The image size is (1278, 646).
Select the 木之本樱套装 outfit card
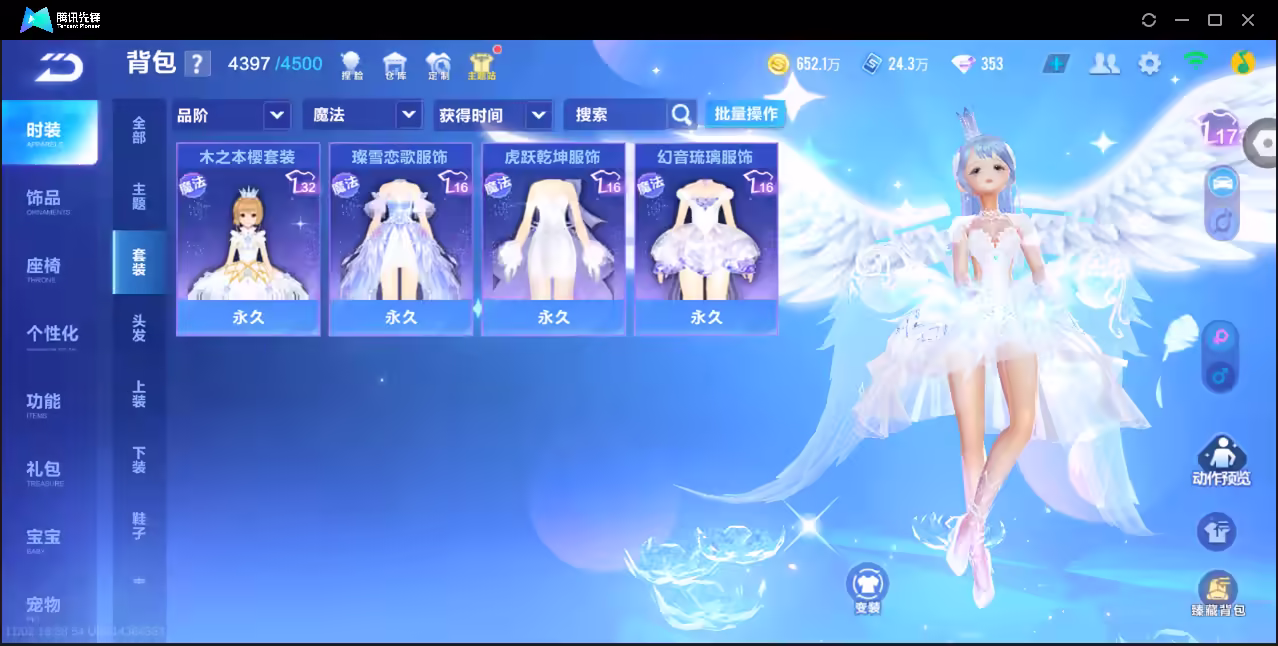pos(248,238)
